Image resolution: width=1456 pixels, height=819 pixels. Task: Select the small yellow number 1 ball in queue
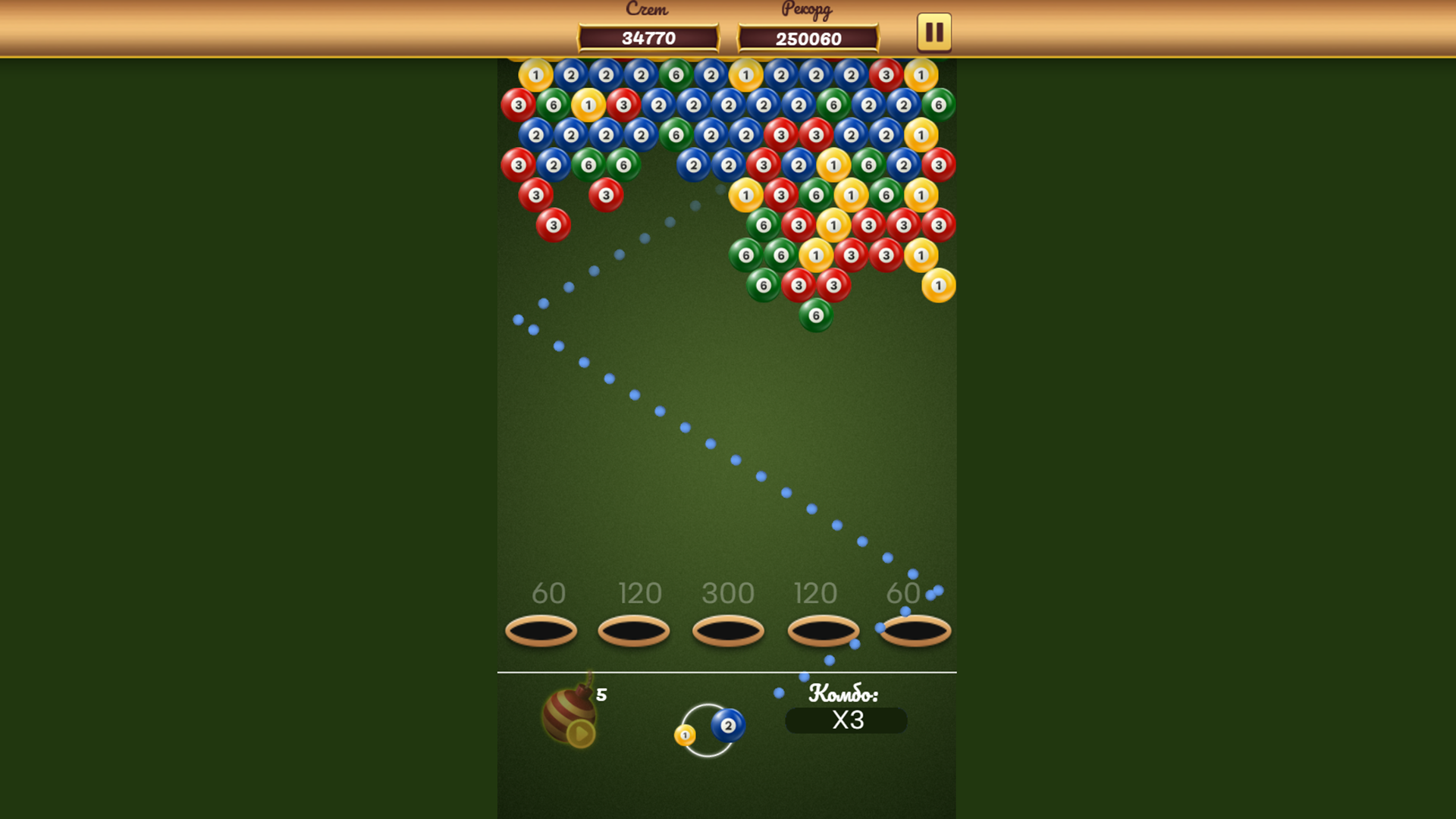683,736
